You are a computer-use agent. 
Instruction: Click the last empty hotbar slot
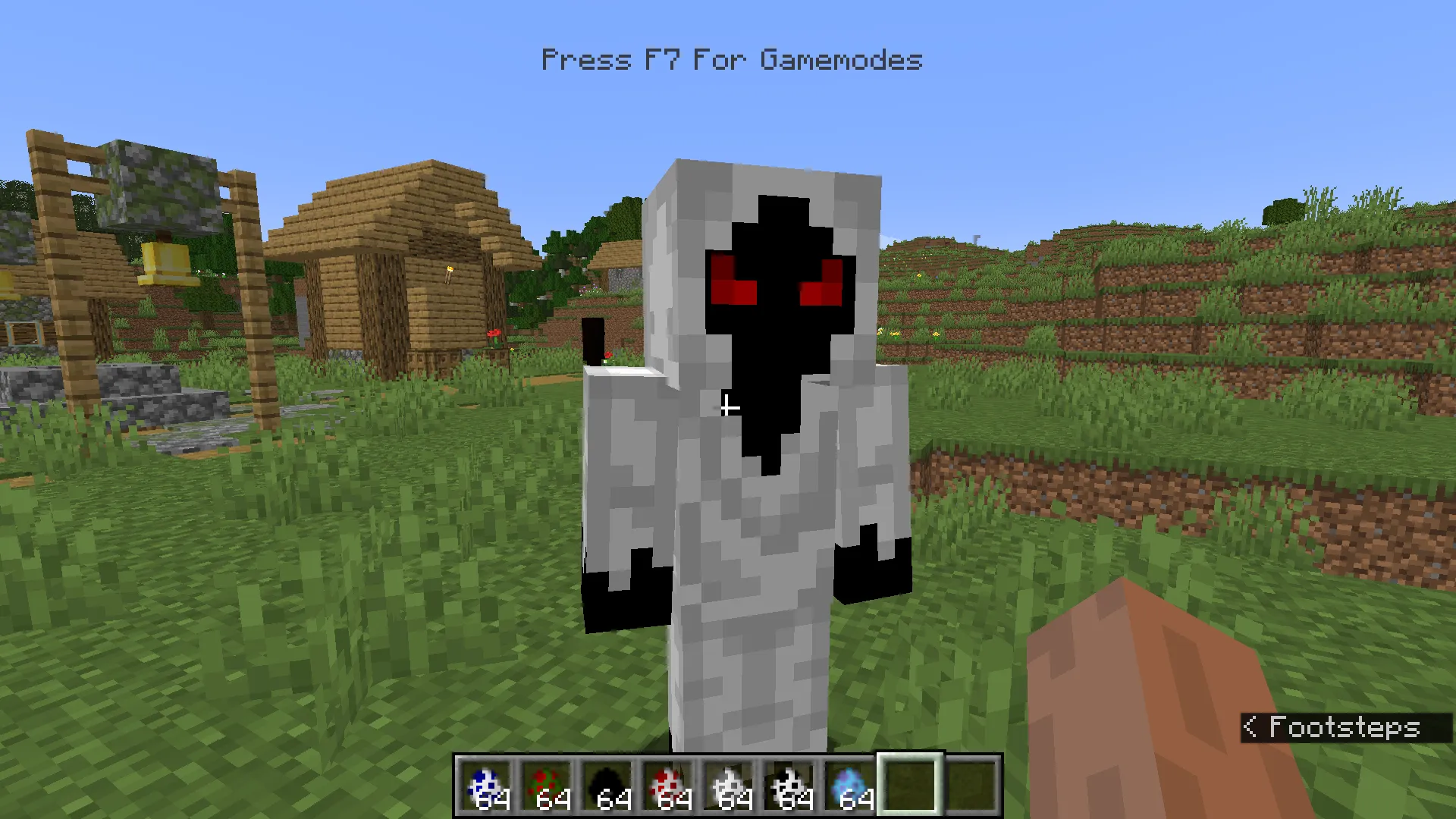click(971, 781)
